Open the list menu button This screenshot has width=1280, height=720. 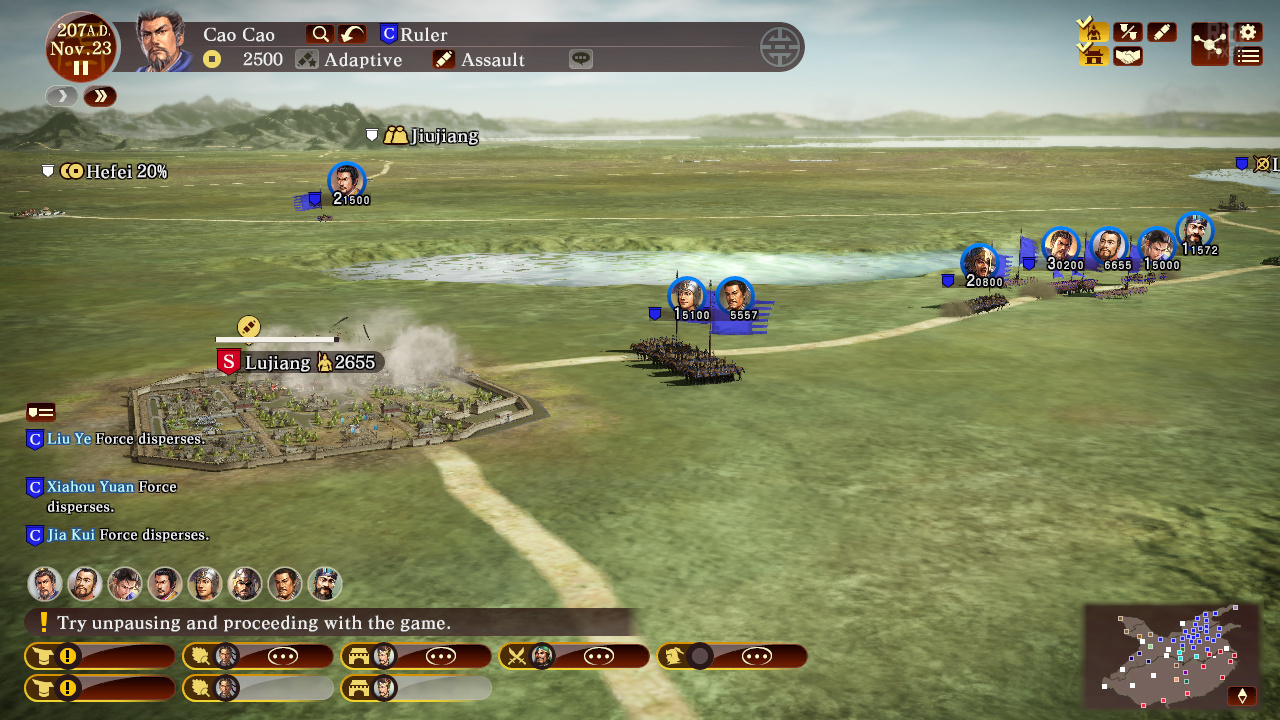pos(1248,56)
